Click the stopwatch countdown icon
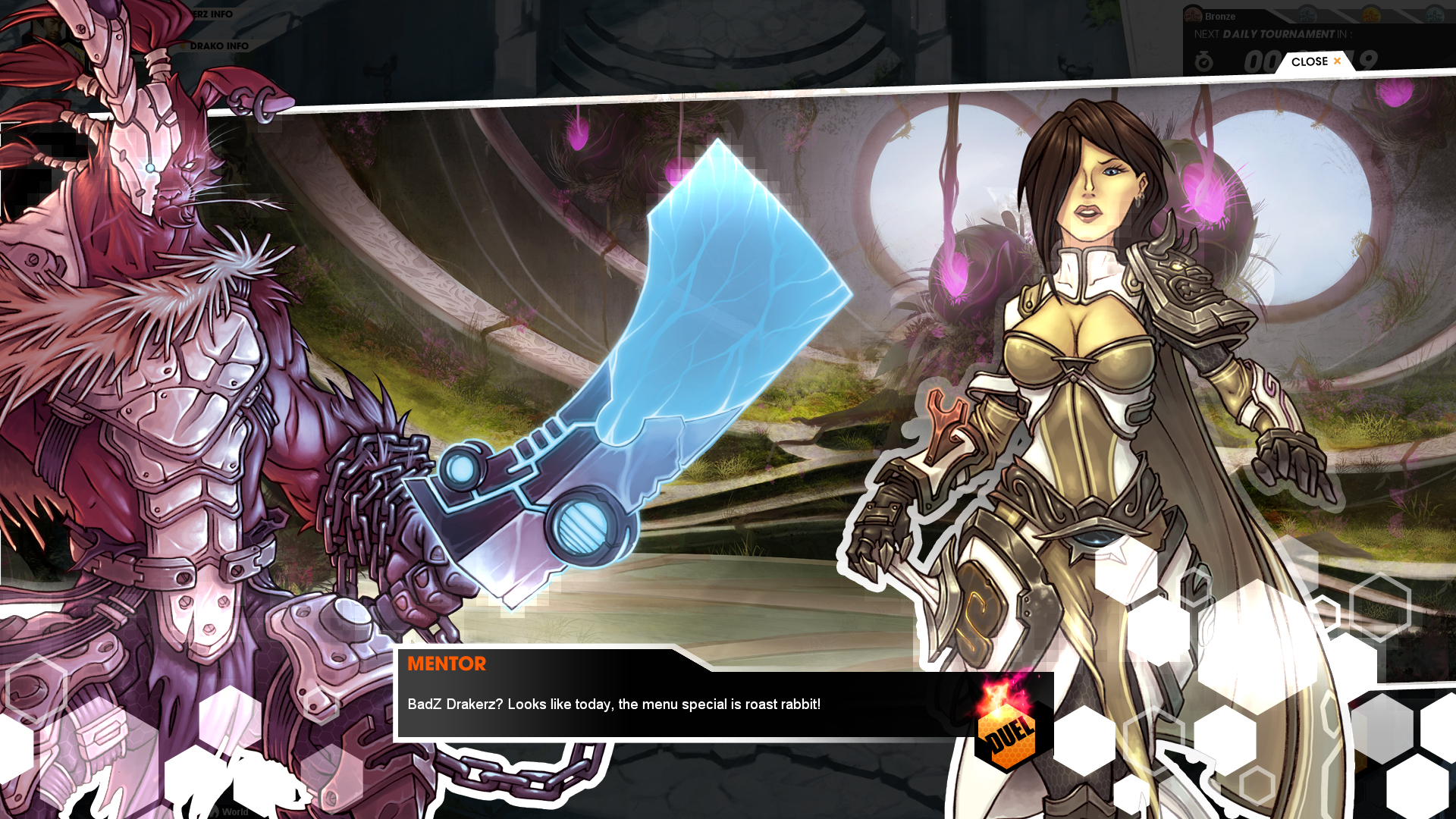 pyautogui.click(x=1204, y=62)
